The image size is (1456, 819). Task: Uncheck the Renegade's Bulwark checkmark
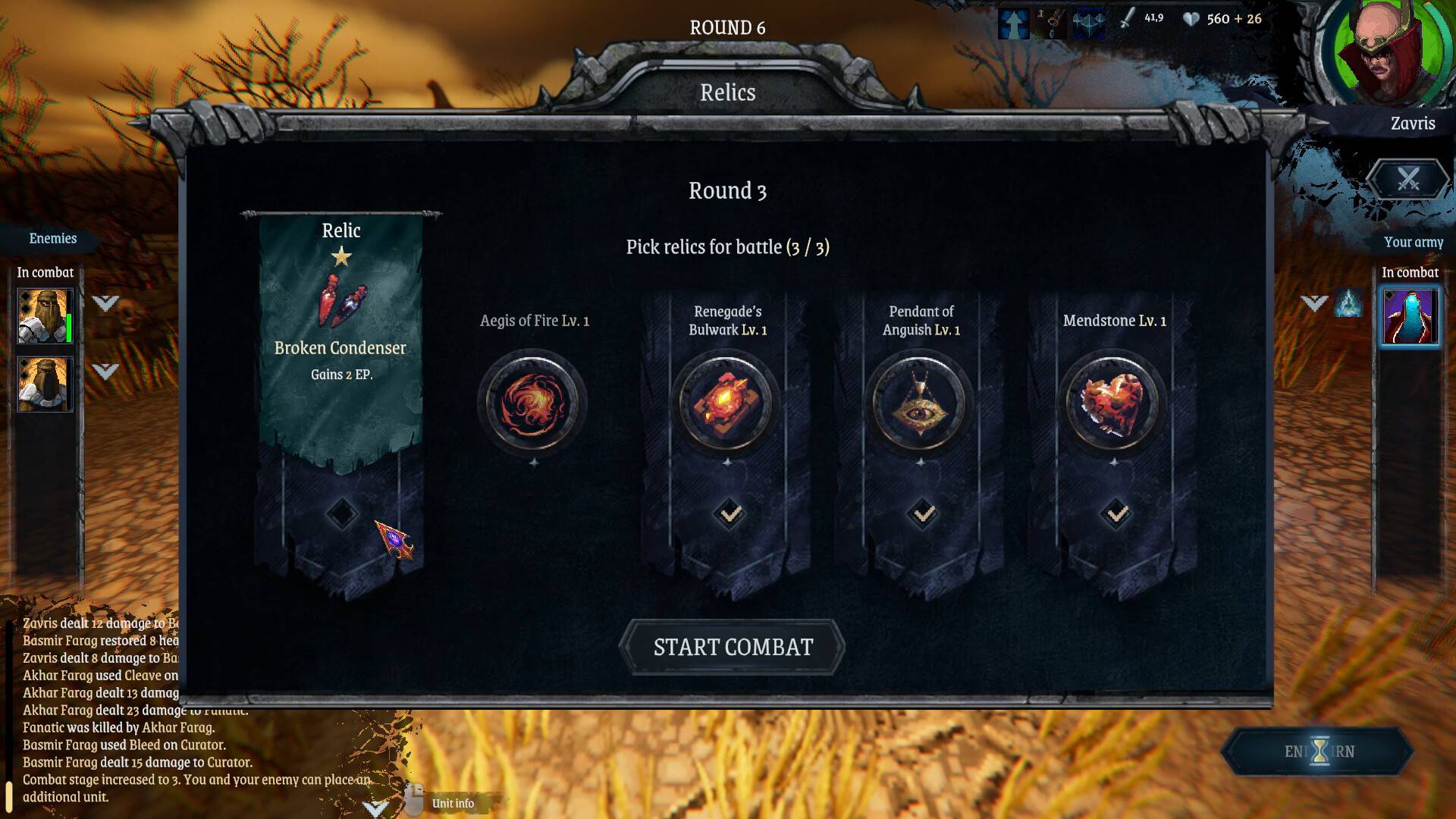pos(730,514)
